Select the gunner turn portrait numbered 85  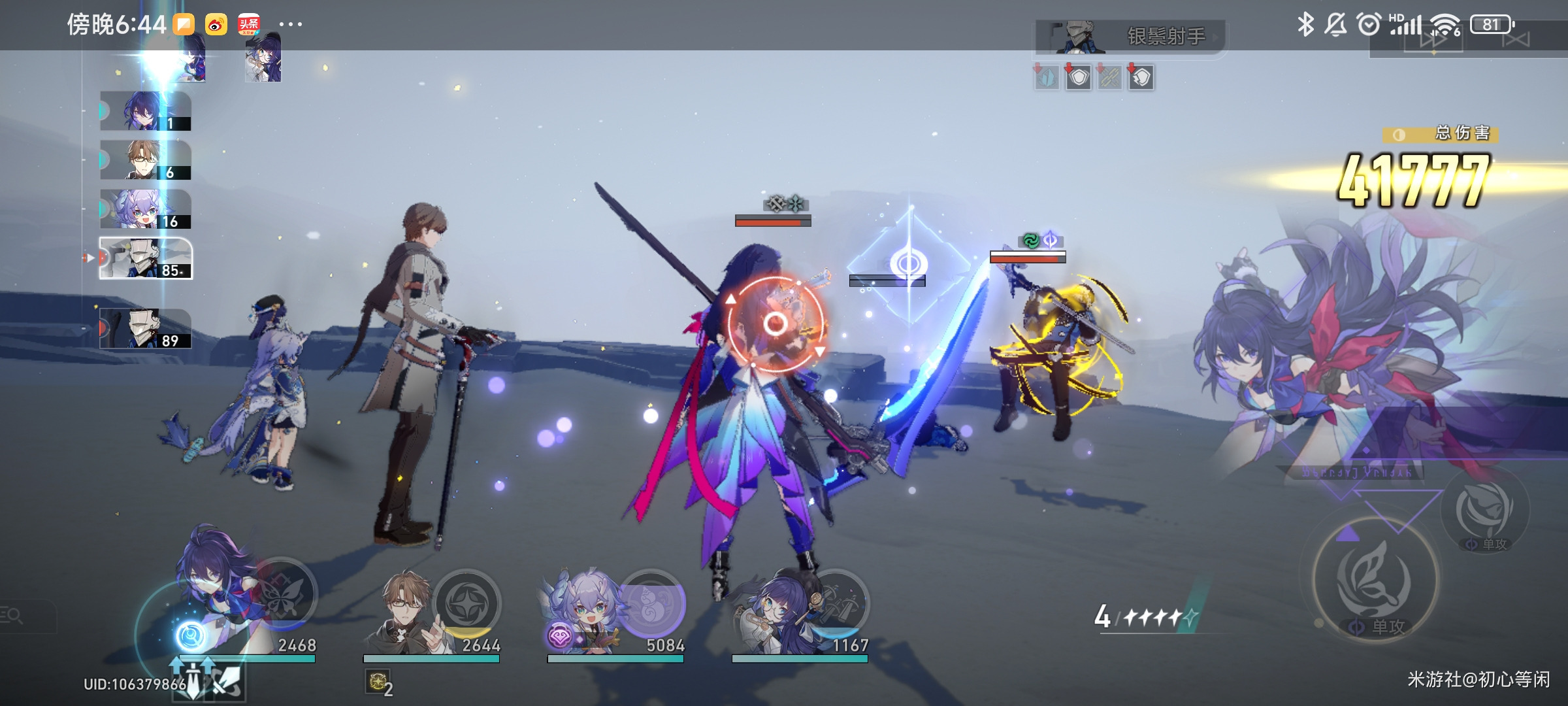145,258
